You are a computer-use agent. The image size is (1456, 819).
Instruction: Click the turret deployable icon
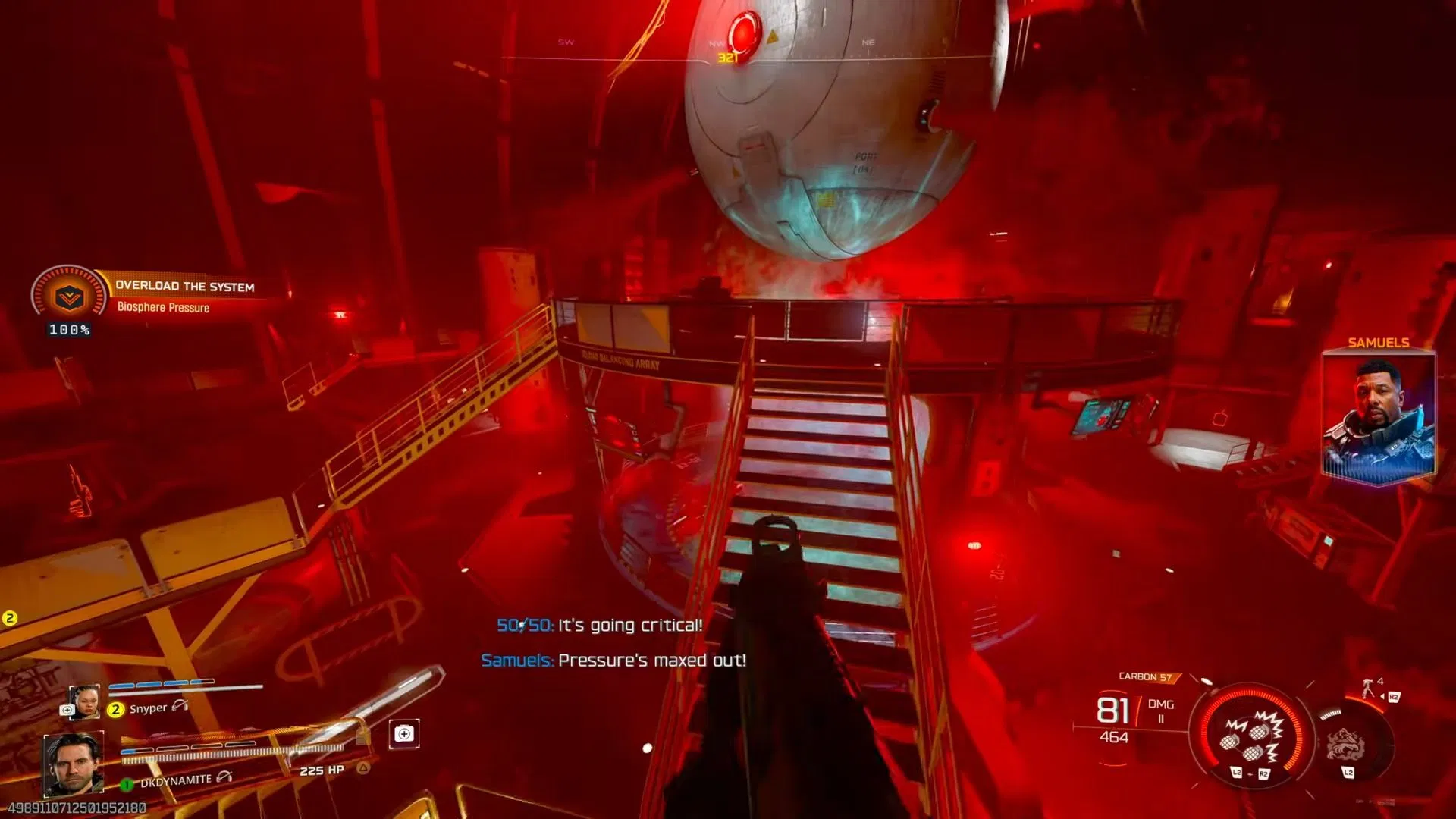point(1369,688)
